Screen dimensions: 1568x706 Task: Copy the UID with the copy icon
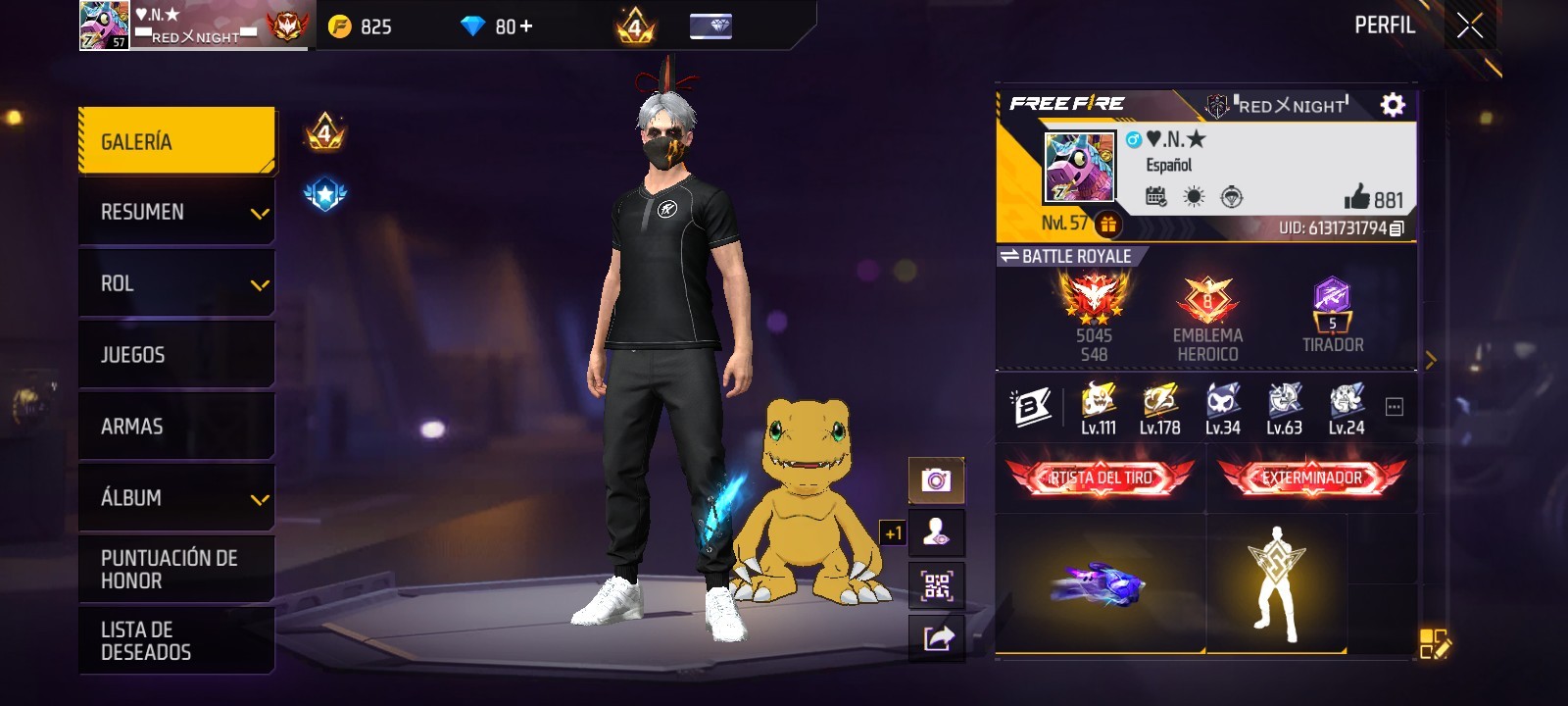1396,227
